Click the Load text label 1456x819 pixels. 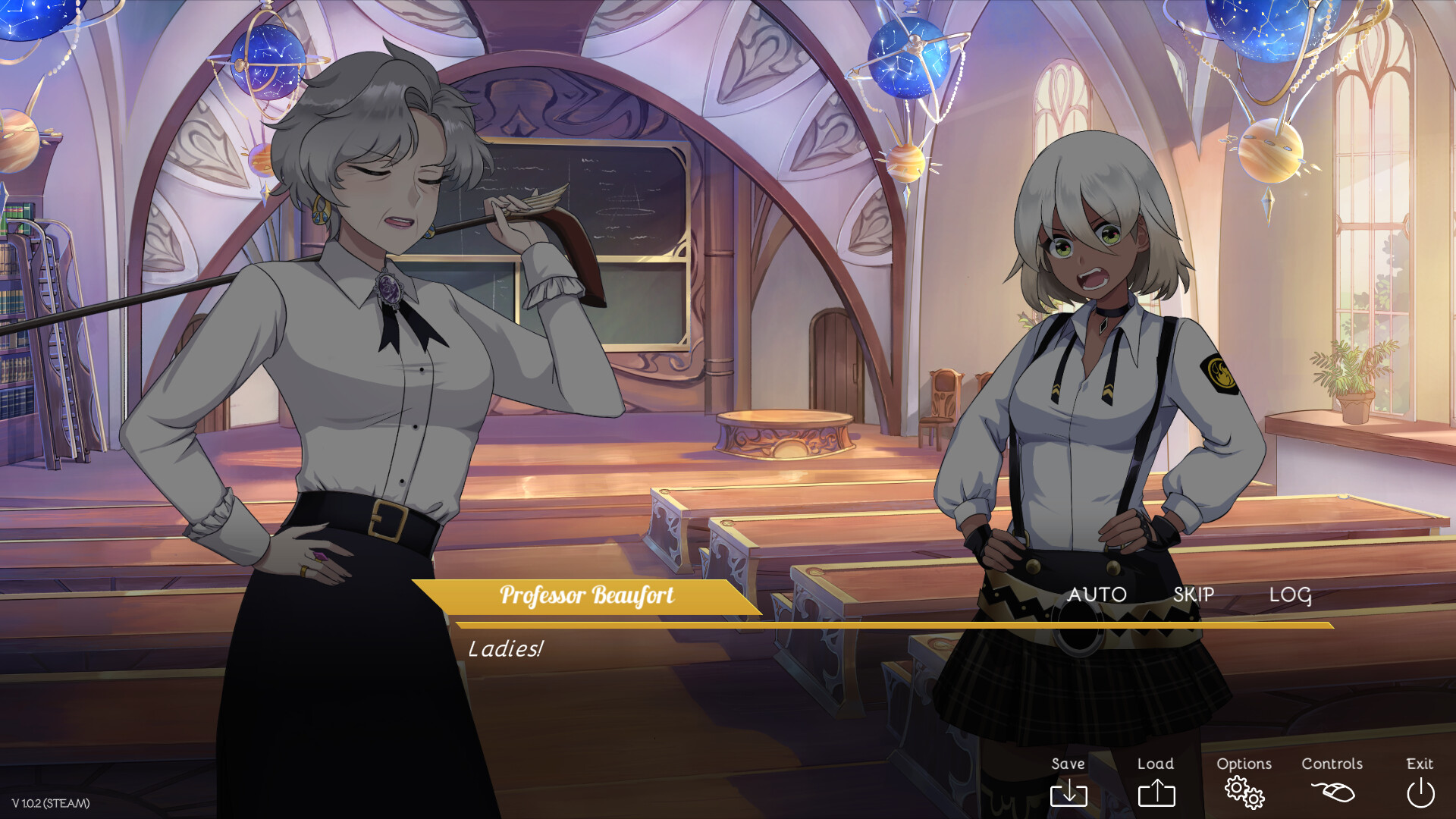coord(1155,764)
